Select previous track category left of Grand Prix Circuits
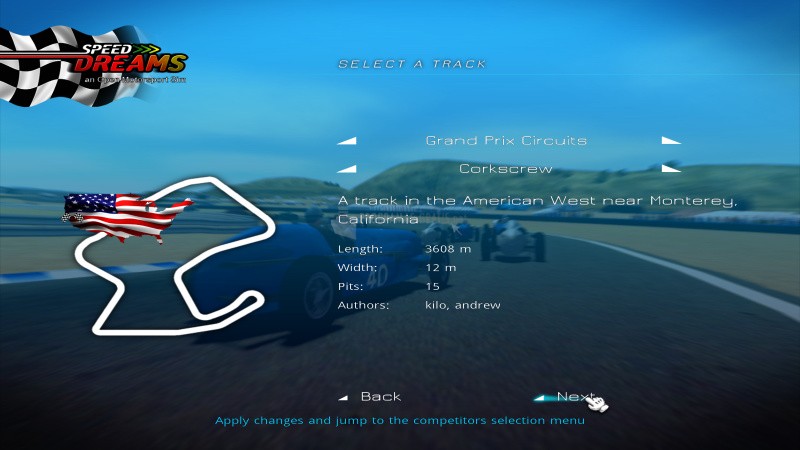Viewport: 800px width, 450px height. 347,141
